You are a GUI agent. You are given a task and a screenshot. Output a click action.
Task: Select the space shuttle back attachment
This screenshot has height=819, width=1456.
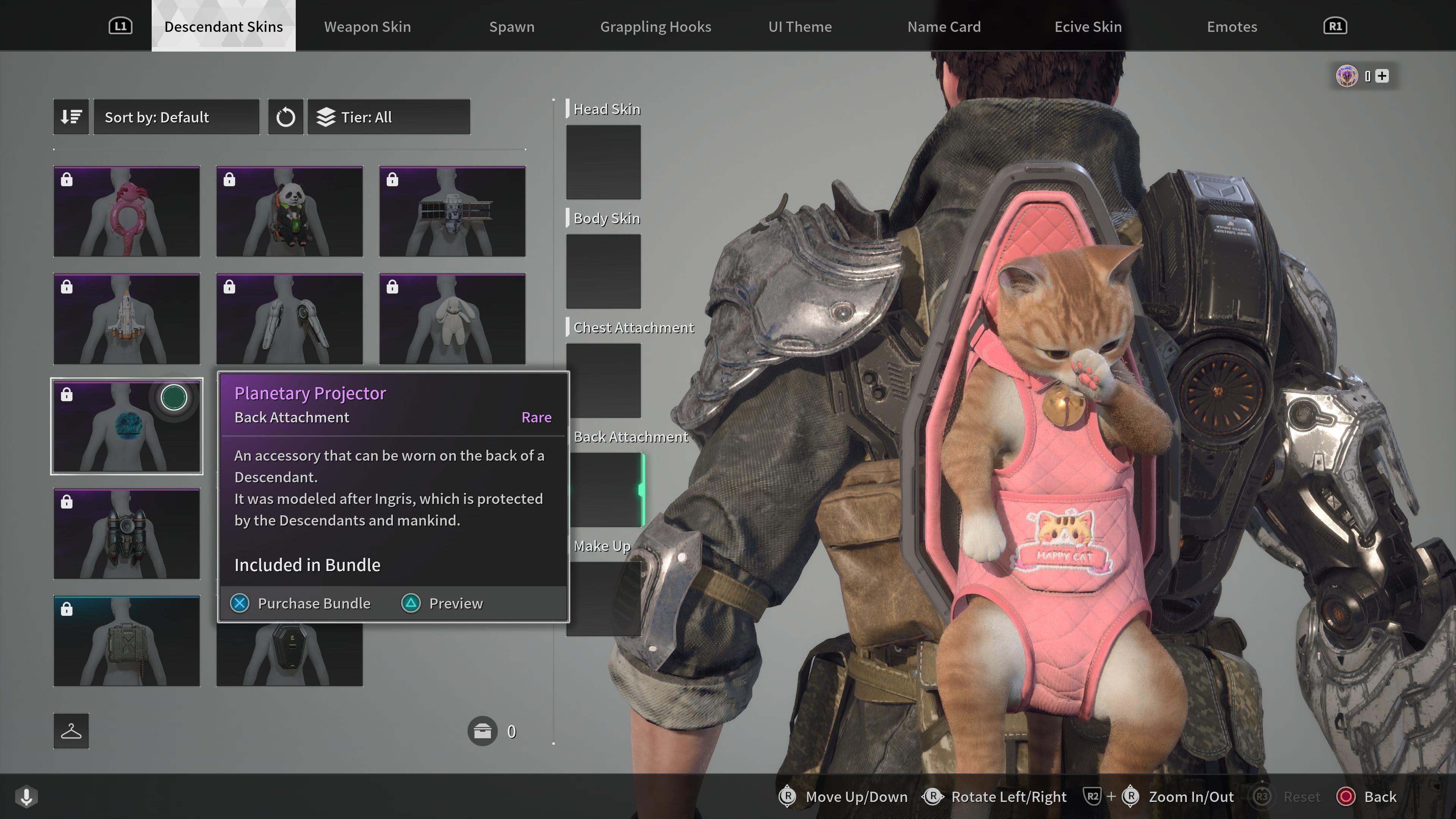point(127,319)
